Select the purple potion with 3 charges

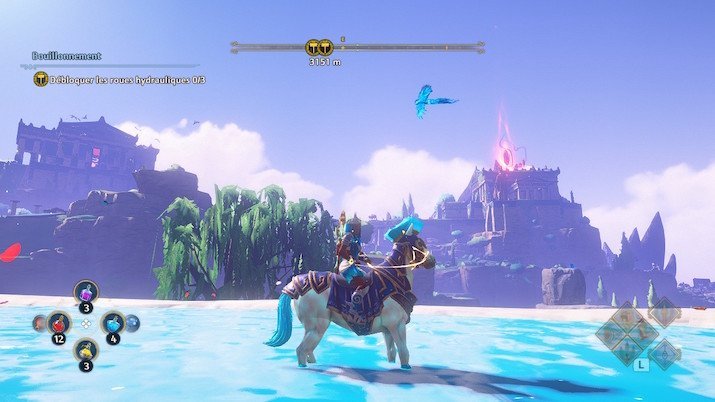tap(86, 294)
